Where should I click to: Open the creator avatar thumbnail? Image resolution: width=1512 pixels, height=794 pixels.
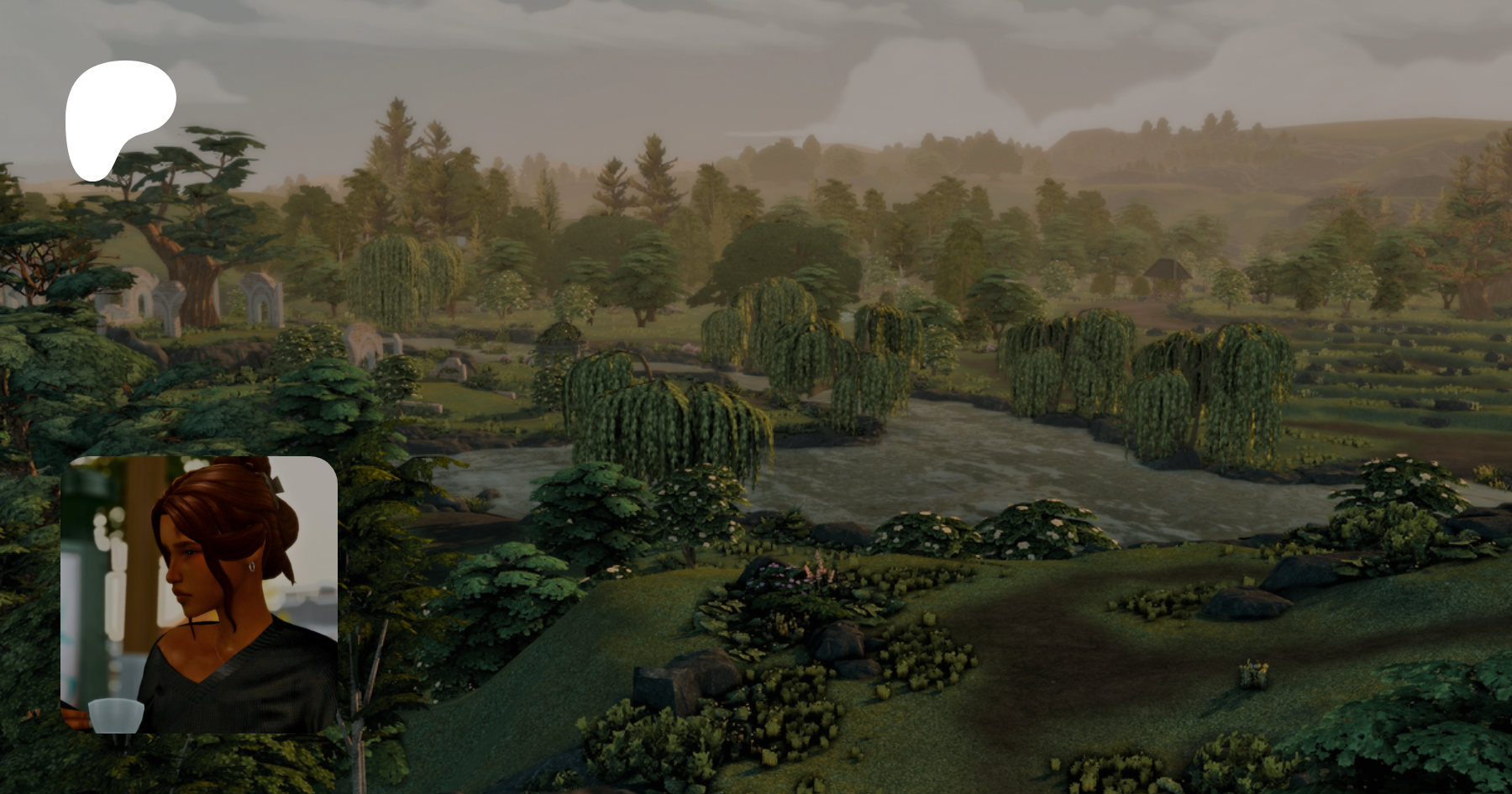point(199,594)
